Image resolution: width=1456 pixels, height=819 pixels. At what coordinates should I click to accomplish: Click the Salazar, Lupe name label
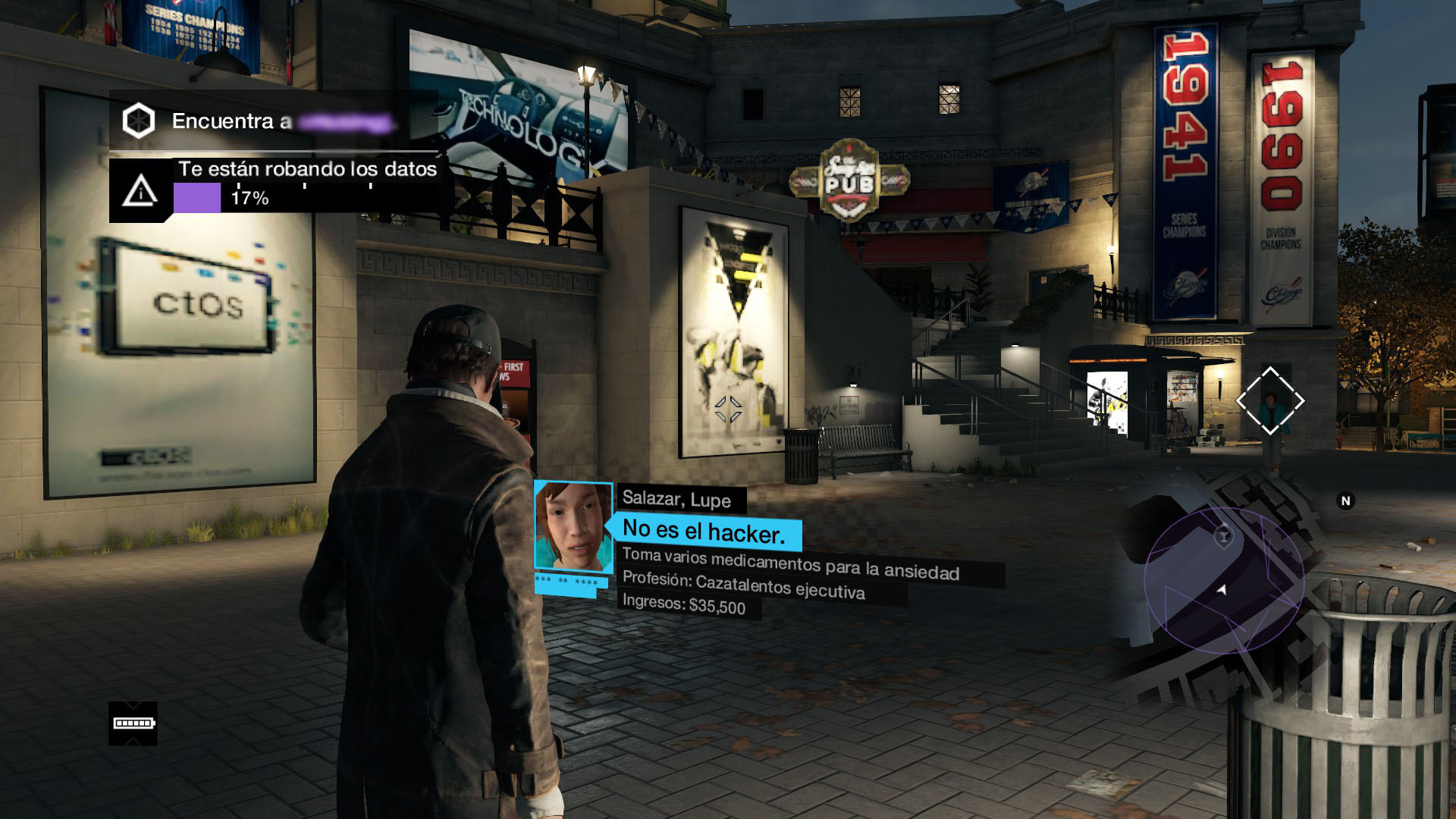[x=676, y=499]
